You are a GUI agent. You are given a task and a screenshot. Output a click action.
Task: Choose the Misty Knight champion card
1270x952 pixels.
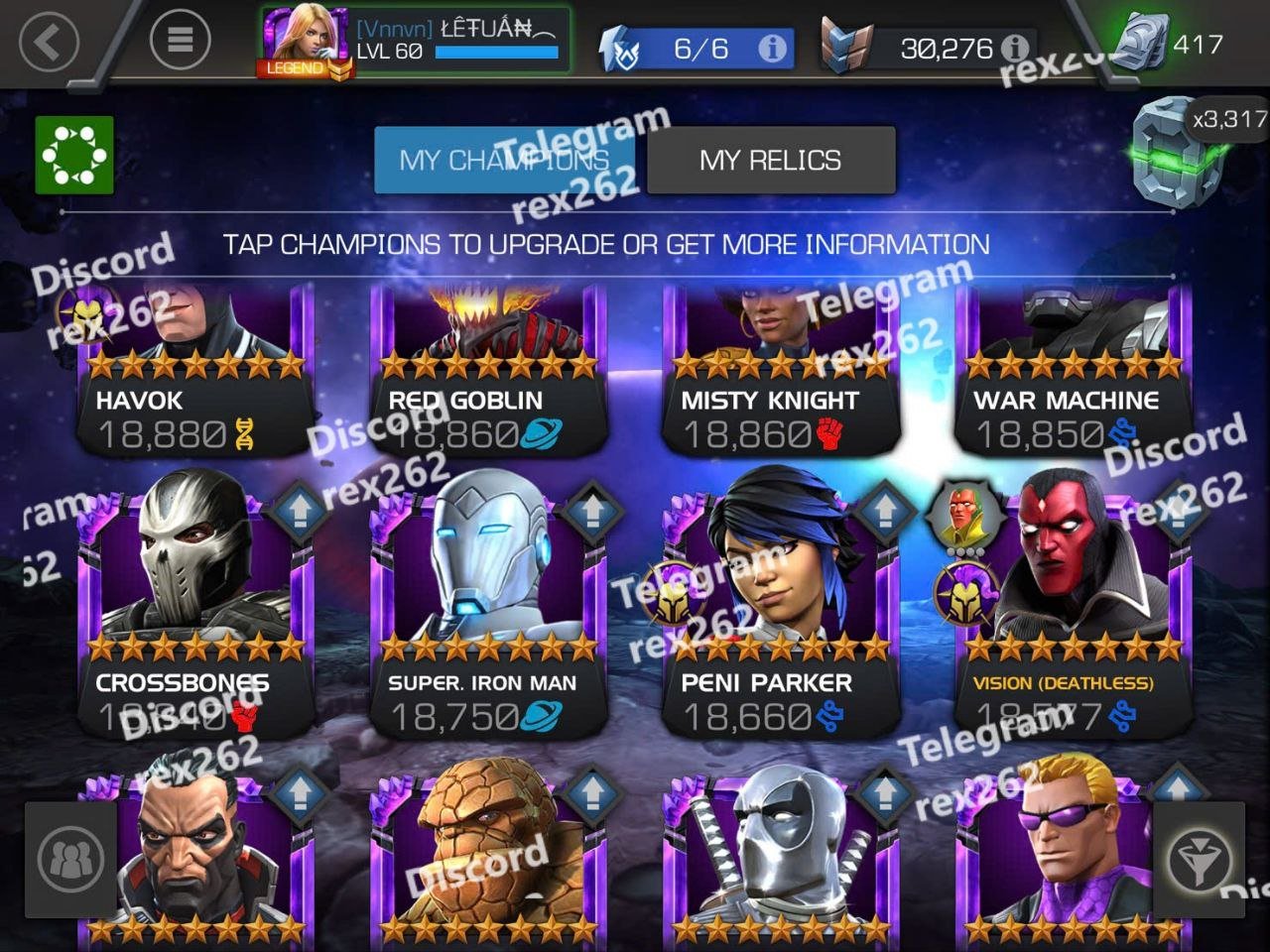(780, 372)
